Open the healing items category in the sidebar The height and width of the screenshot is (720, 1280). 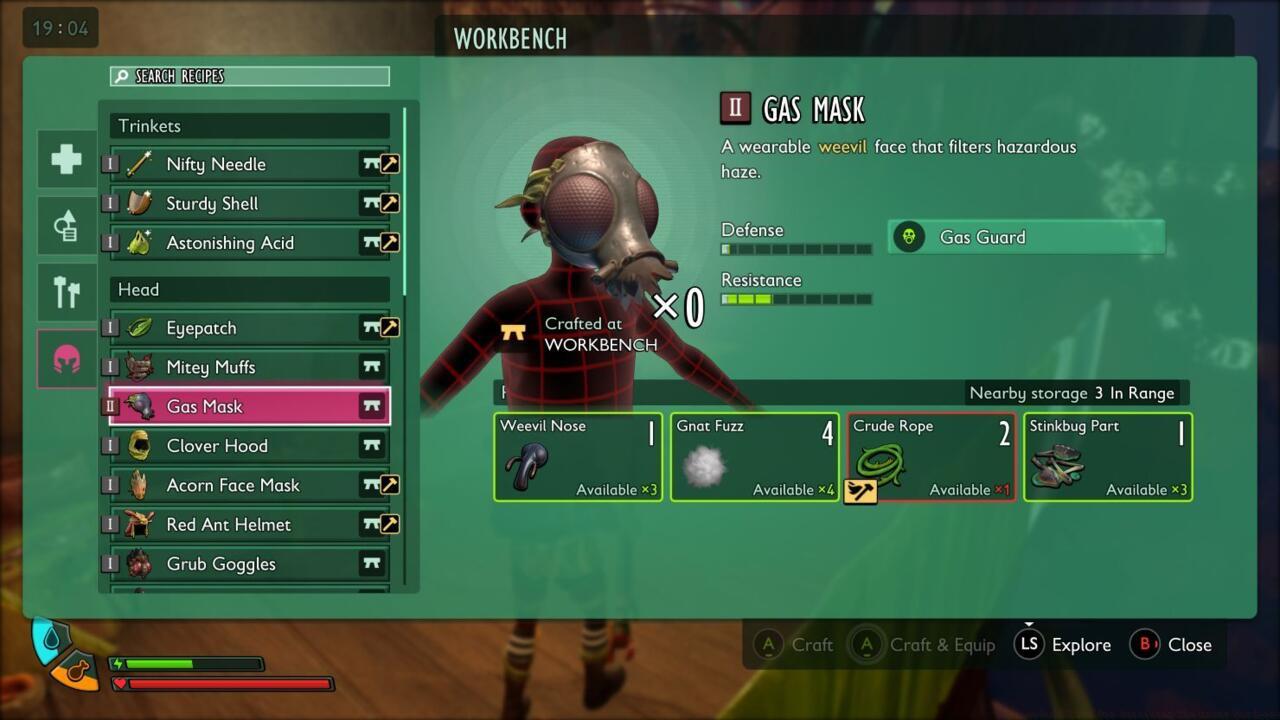pos(66,158)
